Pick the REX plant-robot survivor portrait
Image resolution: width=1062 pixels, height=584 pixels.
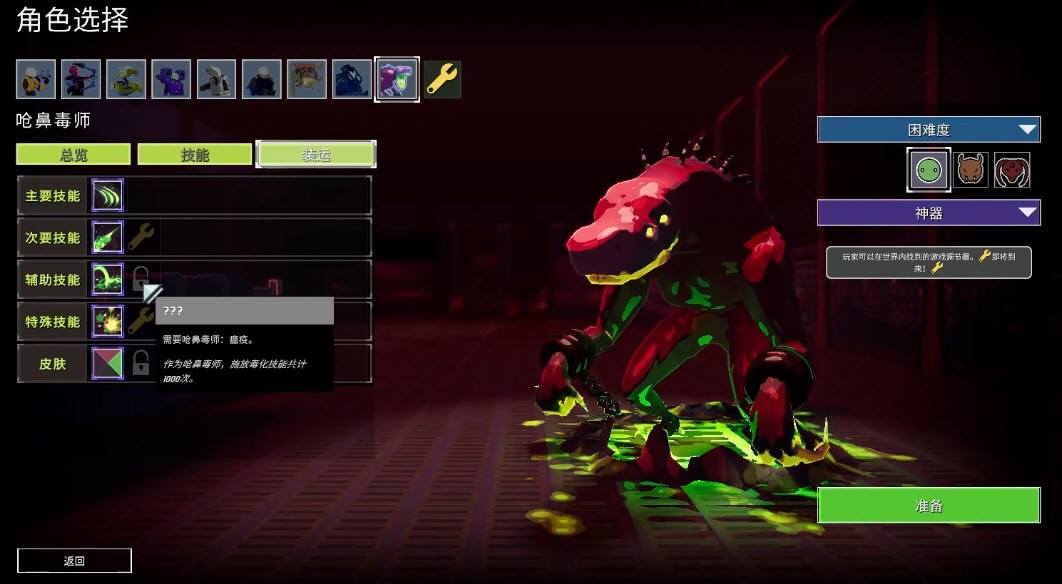point(306,79)
